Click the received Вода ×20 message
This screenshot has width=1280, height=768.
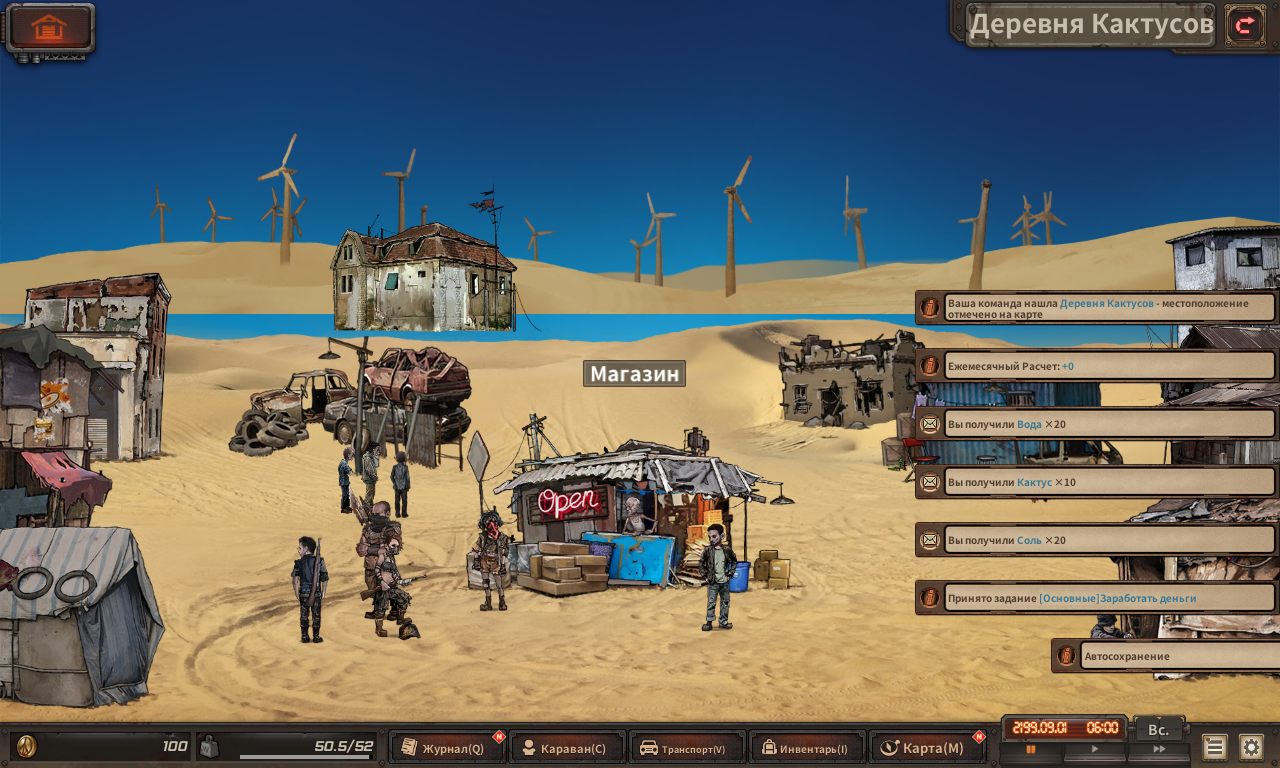pyautogui.click(x=1096, y=424)
